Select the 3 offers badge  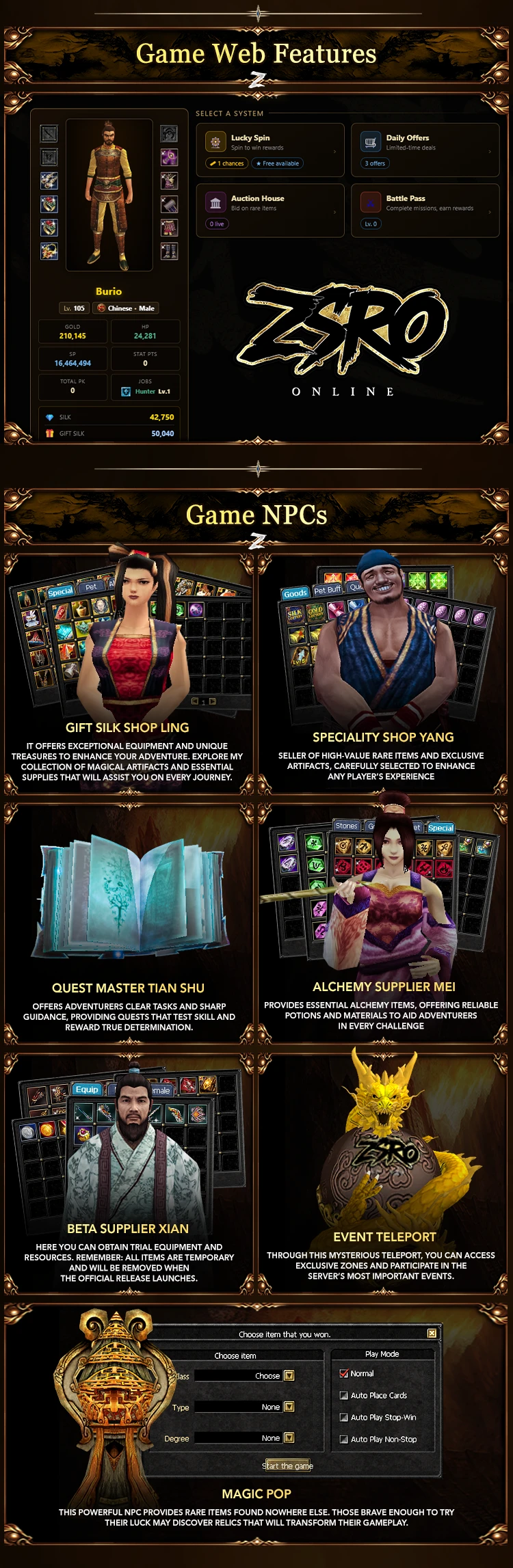coord(375,163)
